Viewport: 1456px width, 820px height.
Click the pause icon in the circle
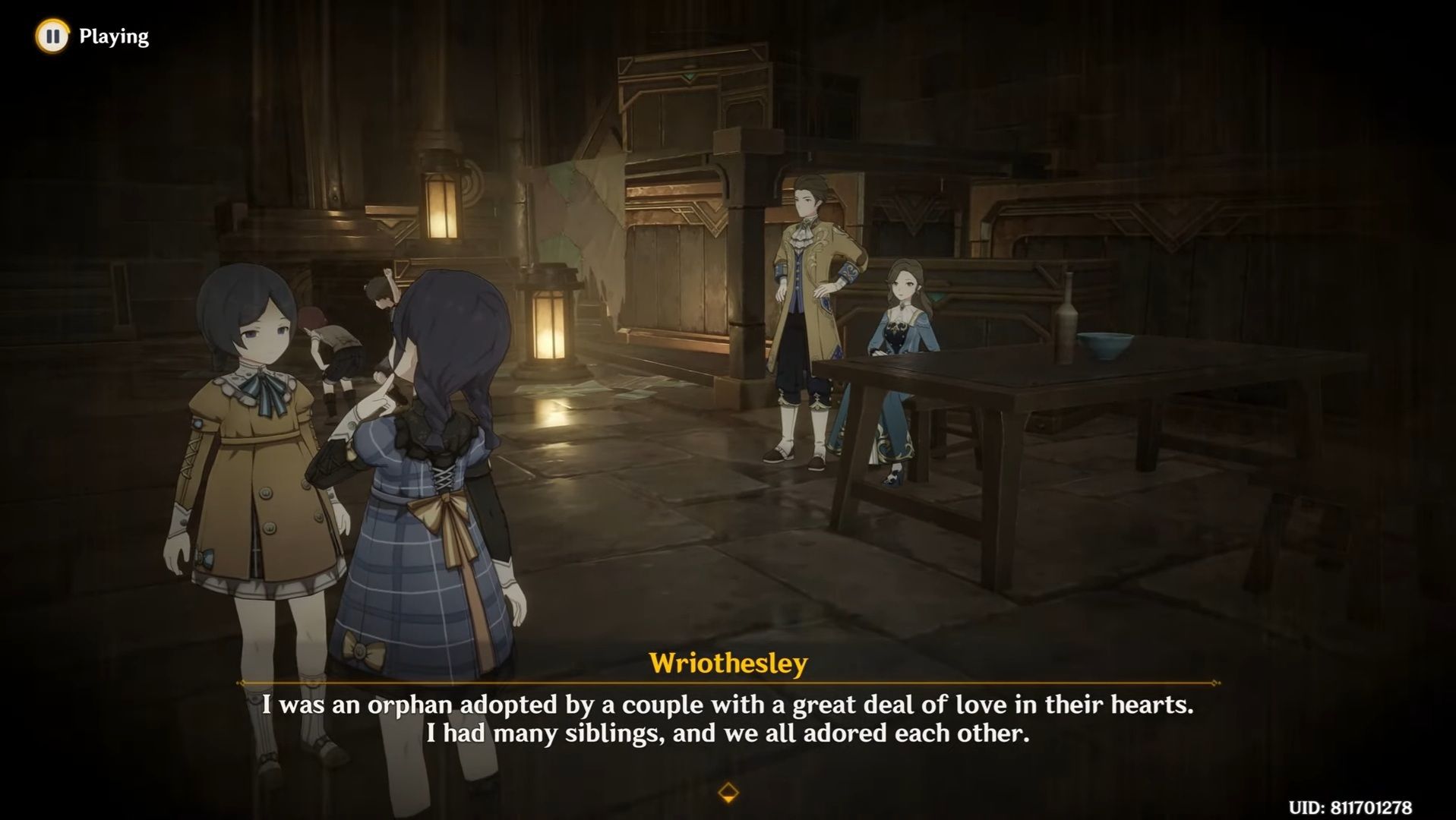51,35
